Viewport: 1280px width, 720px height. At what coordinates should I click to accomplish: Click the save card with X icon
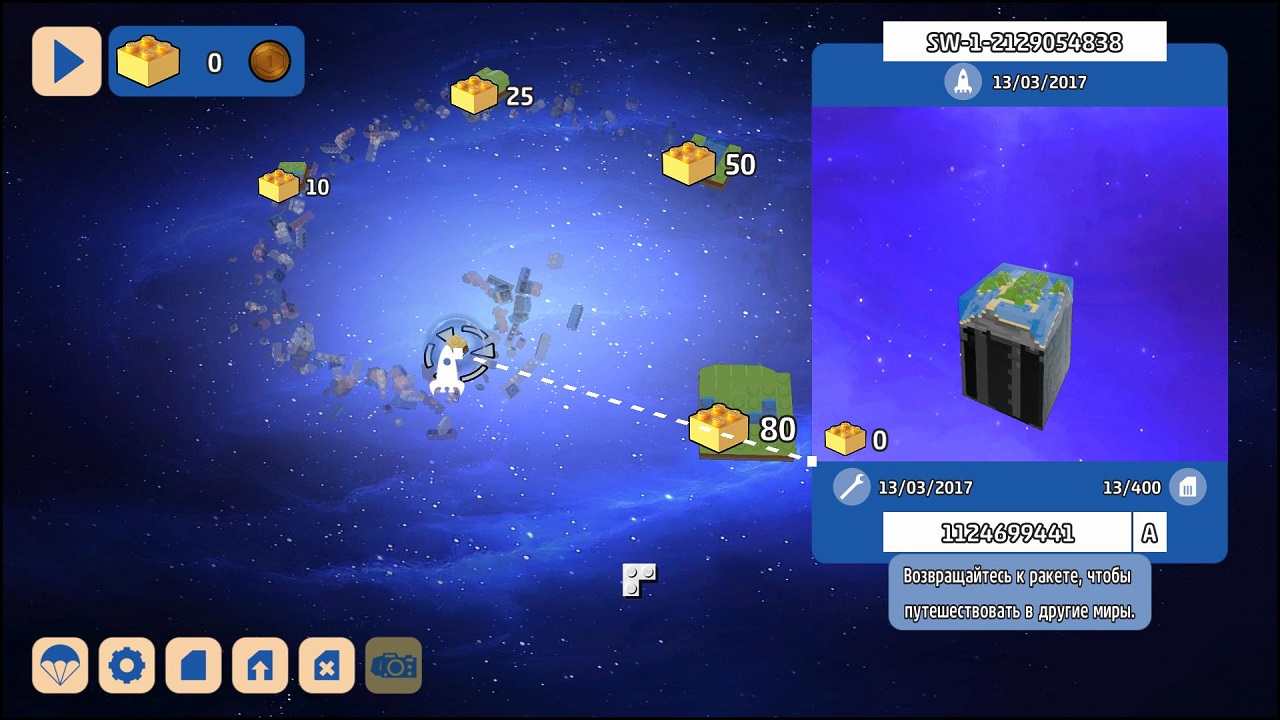(x=326, y=665)
